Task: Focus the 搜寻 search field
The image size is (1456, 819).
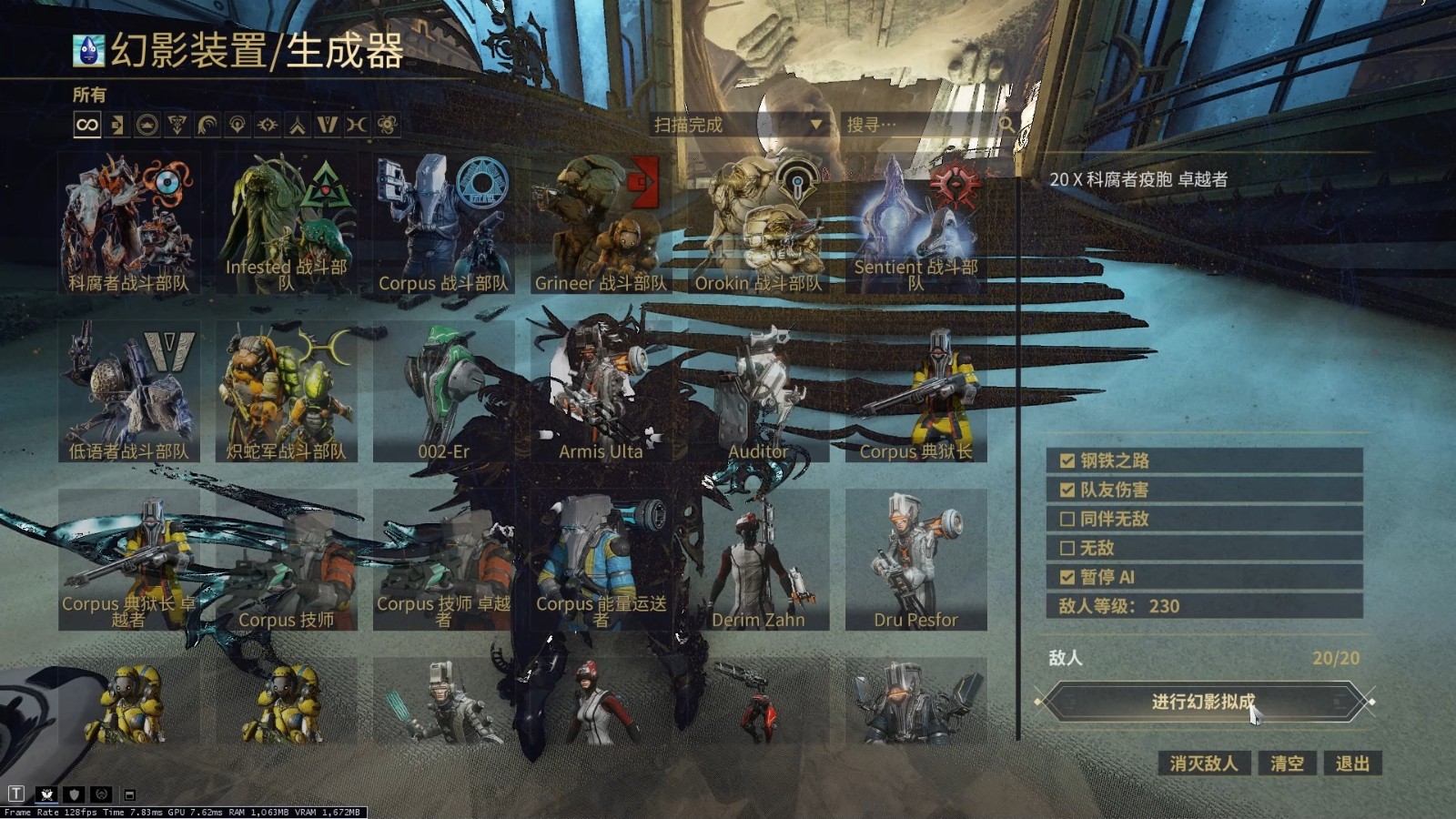Action: coord(919,125)
